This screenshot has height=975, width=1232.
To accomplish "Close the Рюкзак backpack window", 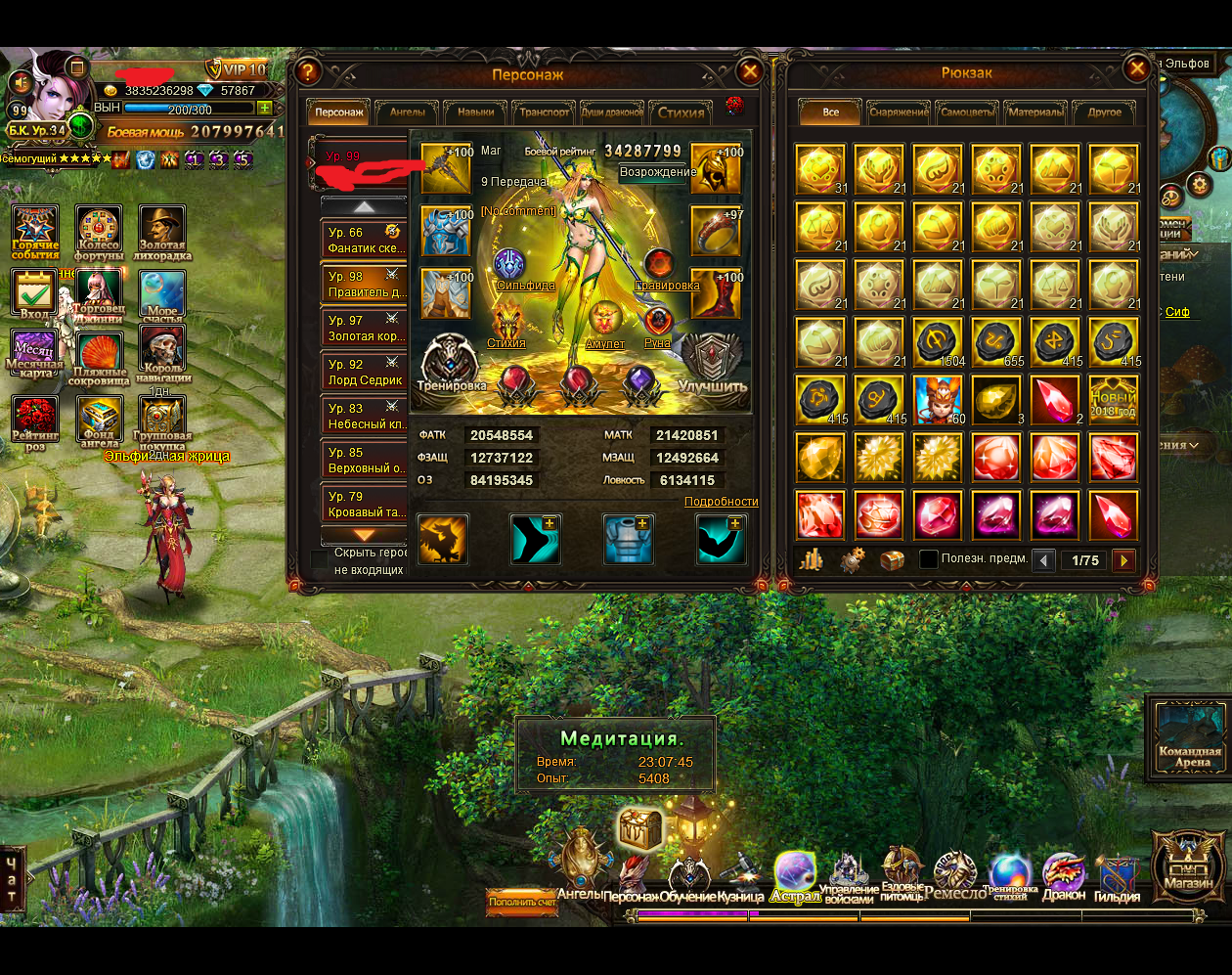I will coord(1137,68).
